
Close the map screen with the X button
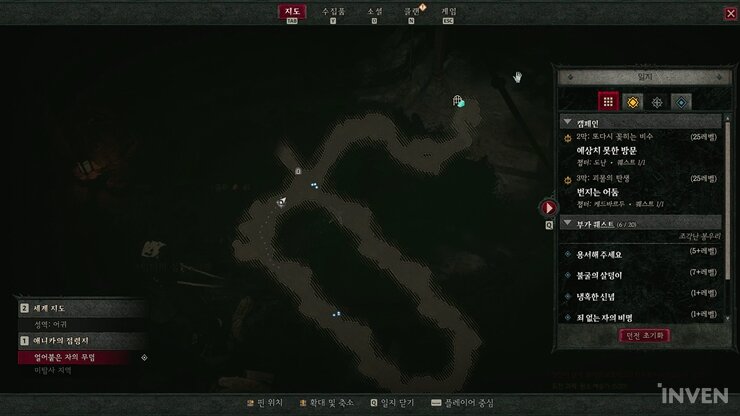click(730, 14)
